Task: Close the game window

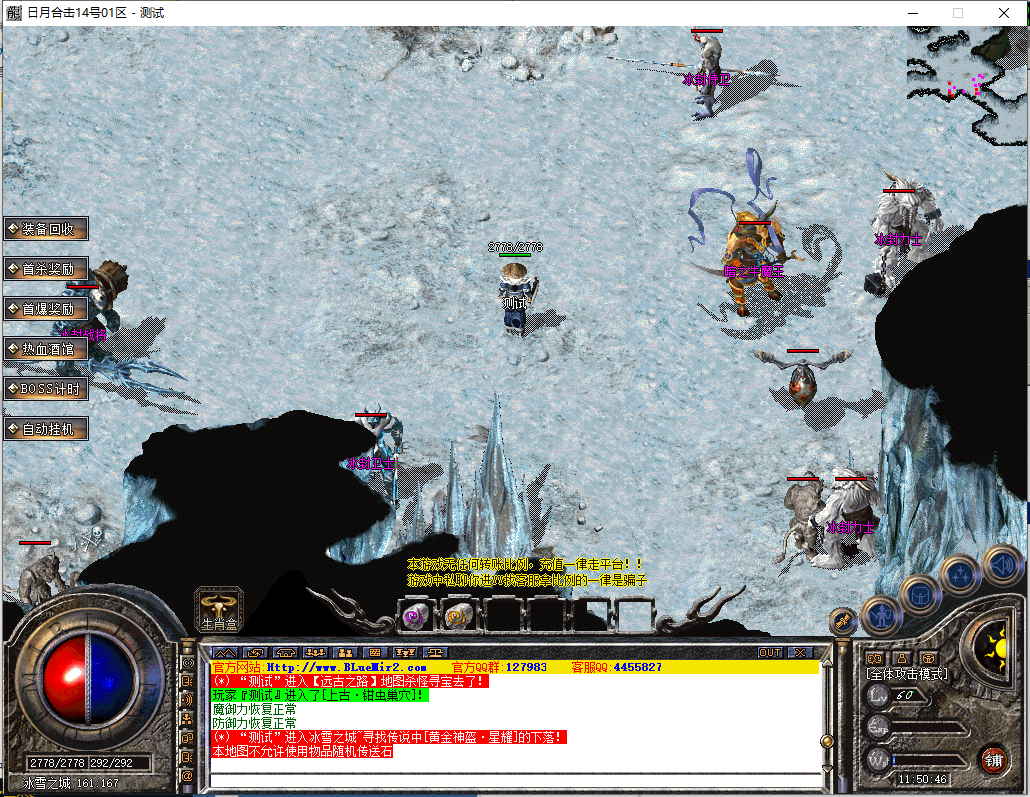Action: coord(1004,13)
